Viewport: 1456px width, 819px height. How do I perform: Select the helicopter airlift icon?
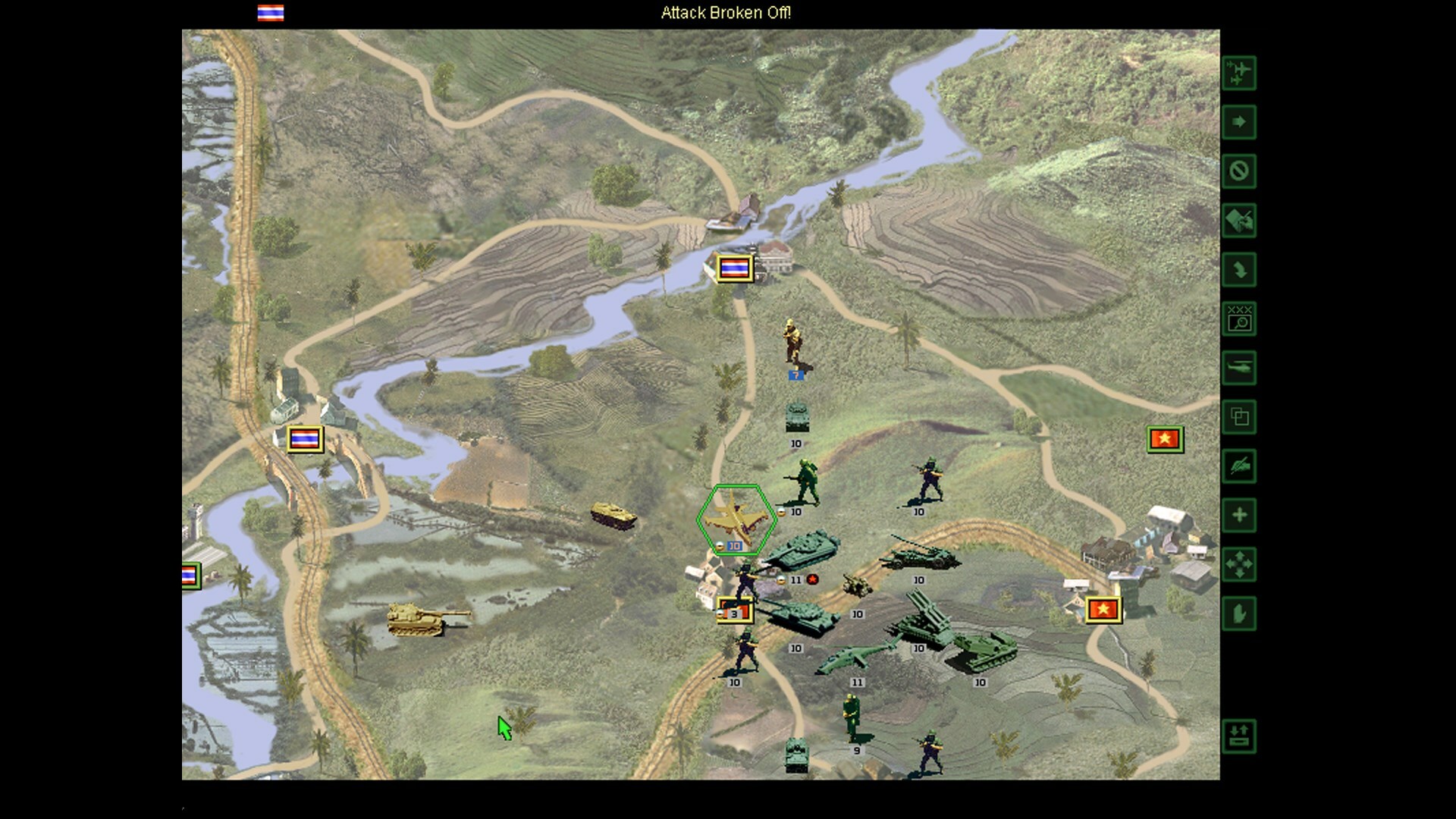pos(1240,368)
